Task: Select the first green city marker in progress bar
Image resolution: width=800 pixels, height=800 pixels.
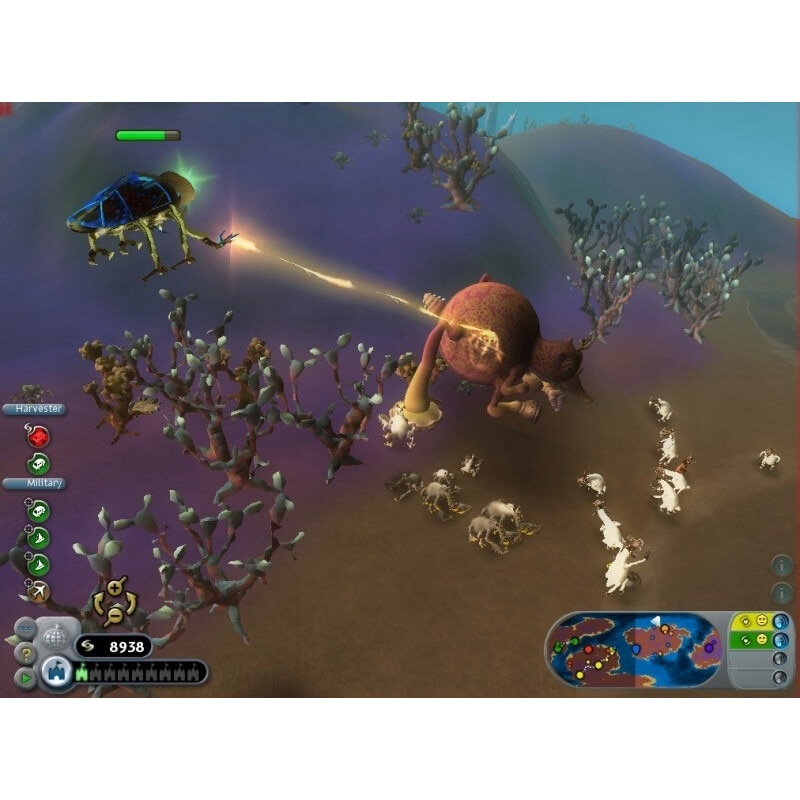Action: tap(81, 673)
